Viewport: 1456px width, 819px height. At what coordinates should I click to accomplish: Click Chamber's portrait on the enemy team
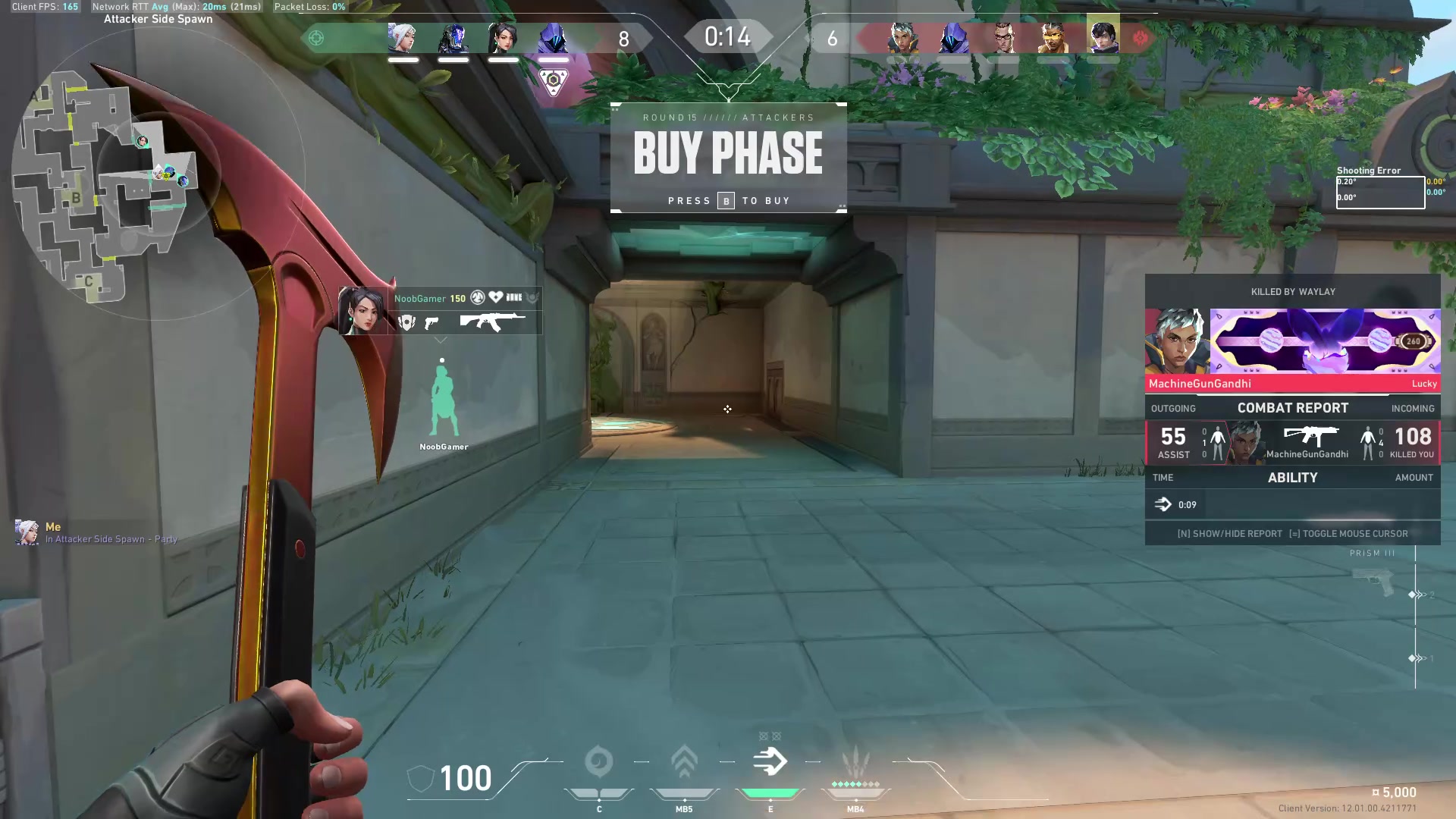coord(1003,38)
